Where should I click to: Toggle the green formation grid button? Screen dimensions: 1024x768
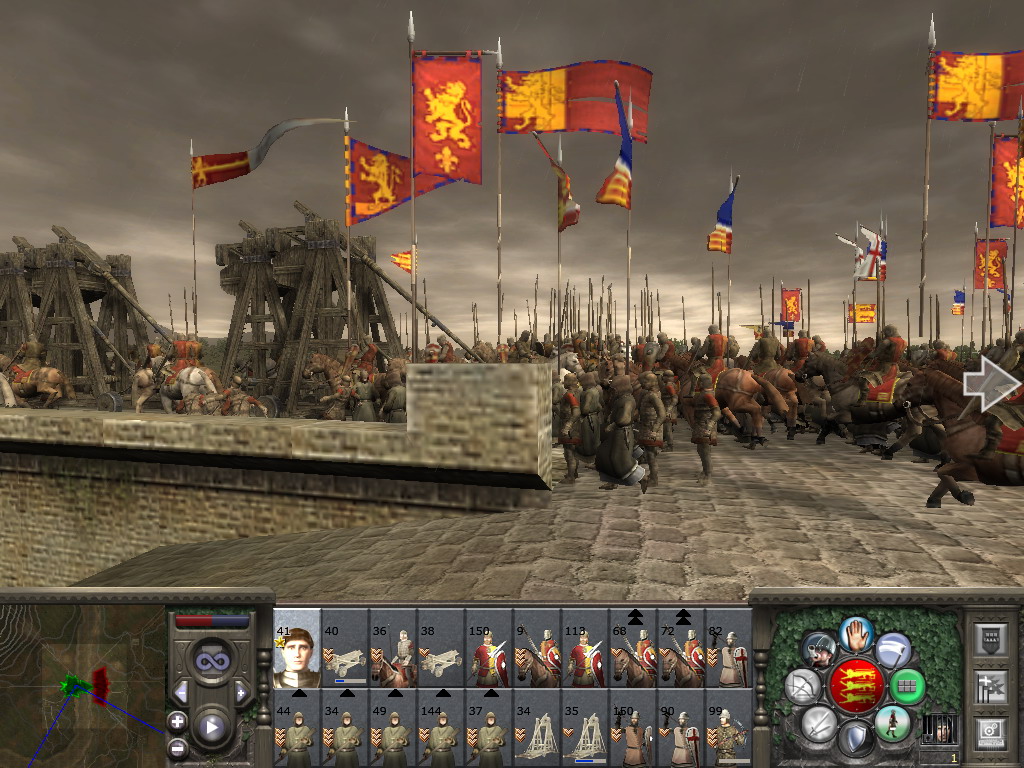pos(908,686)
